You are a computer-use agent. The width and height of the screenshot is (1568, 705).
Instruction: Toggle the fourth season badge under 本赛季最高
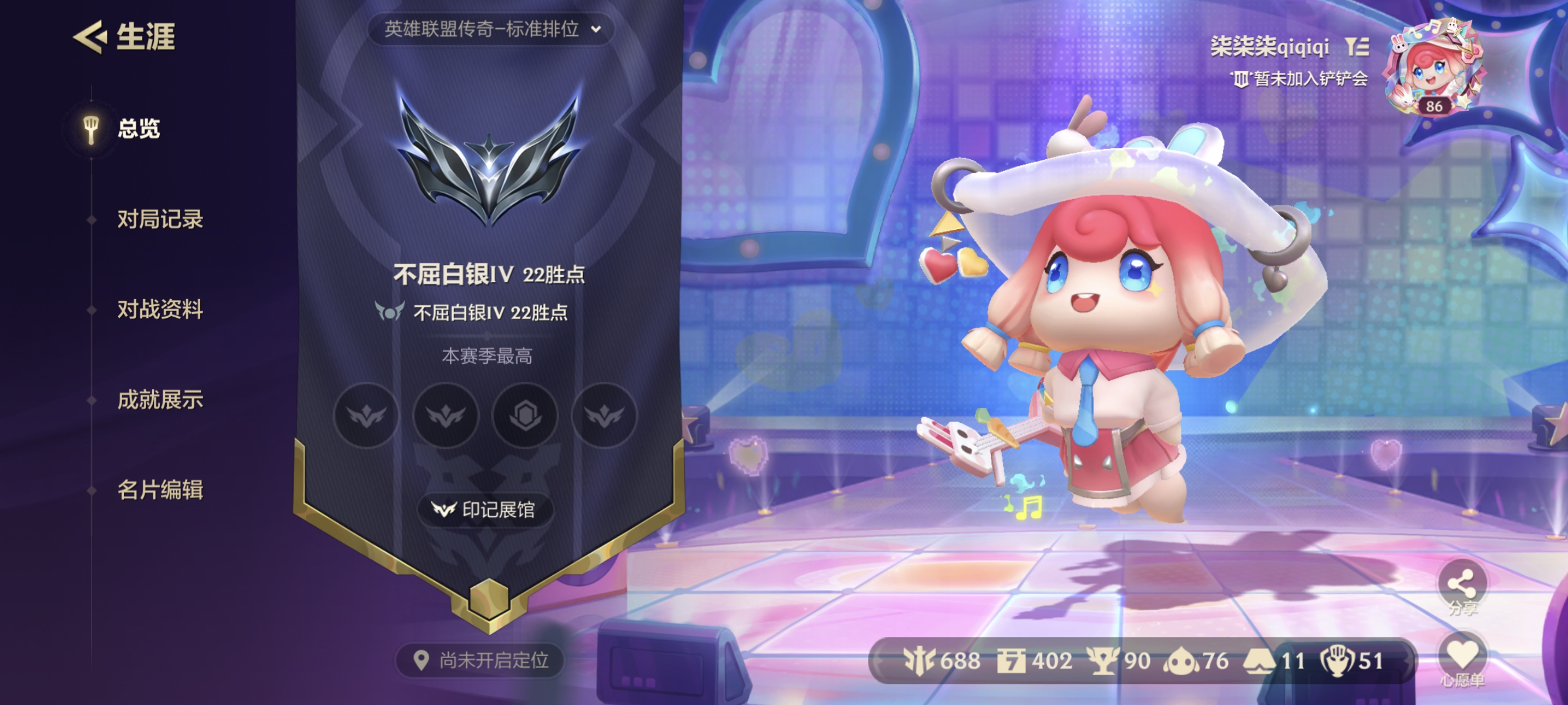pos(604,416)
